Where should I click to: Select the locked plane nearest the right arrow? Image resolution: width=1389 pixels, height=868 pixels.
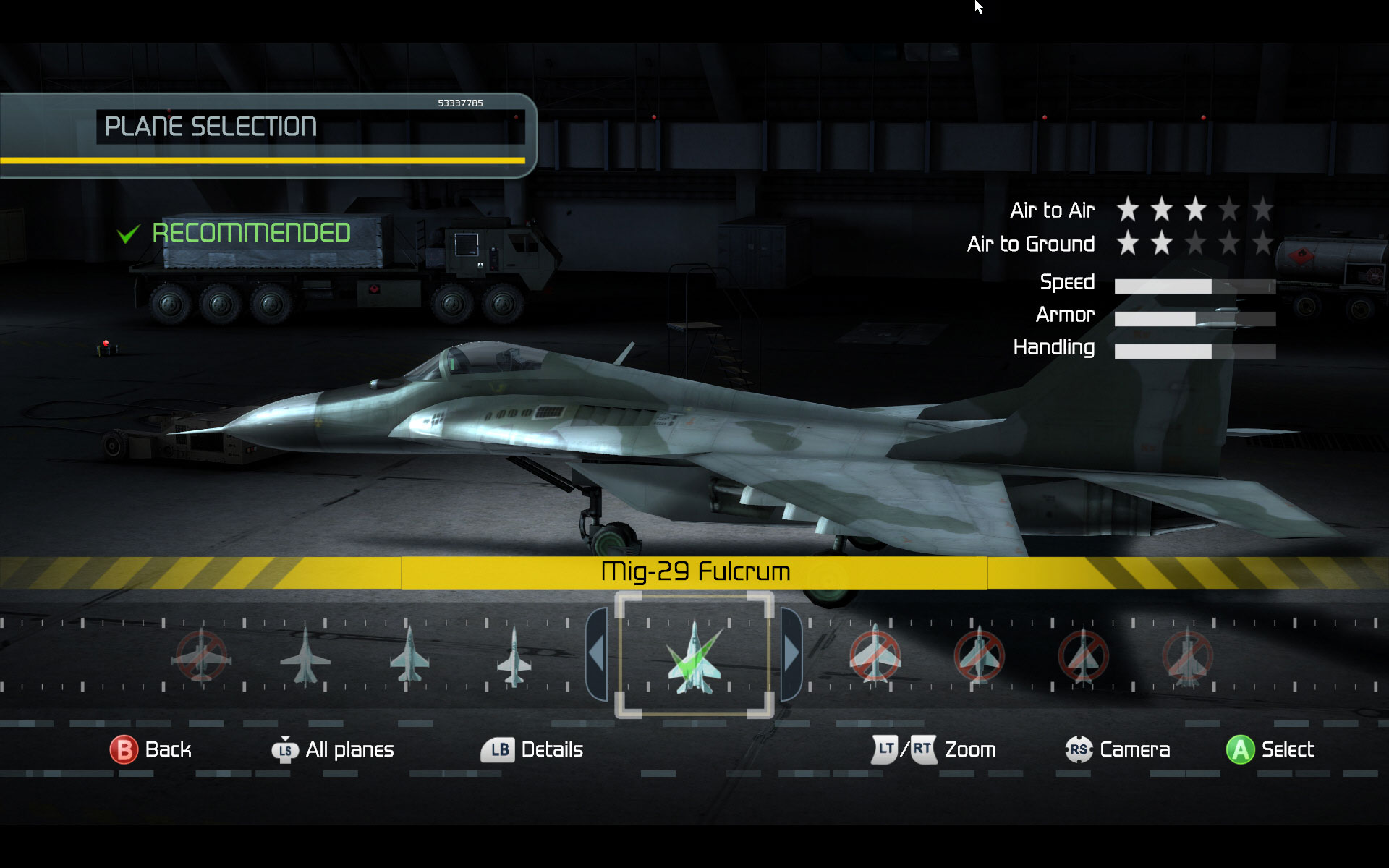[x=875, y=656]
